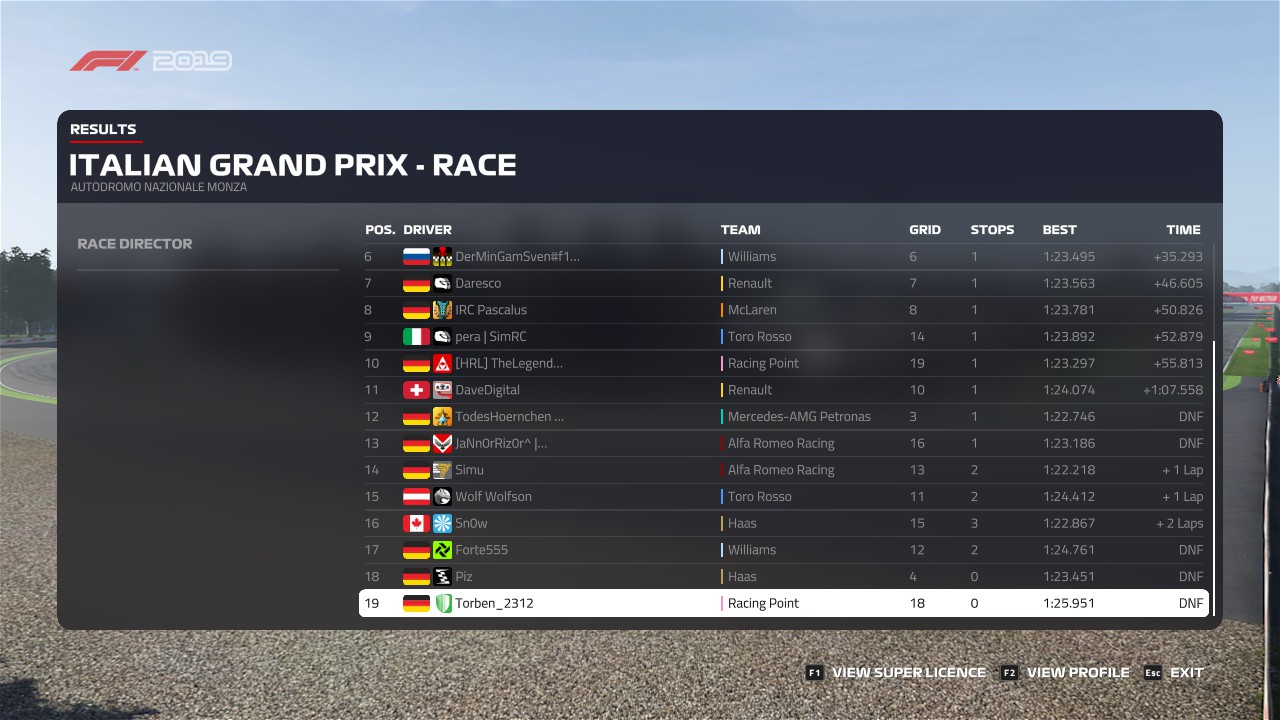Open View Profile option
Screen dimensions: 1280x720
coord(1077,673)
